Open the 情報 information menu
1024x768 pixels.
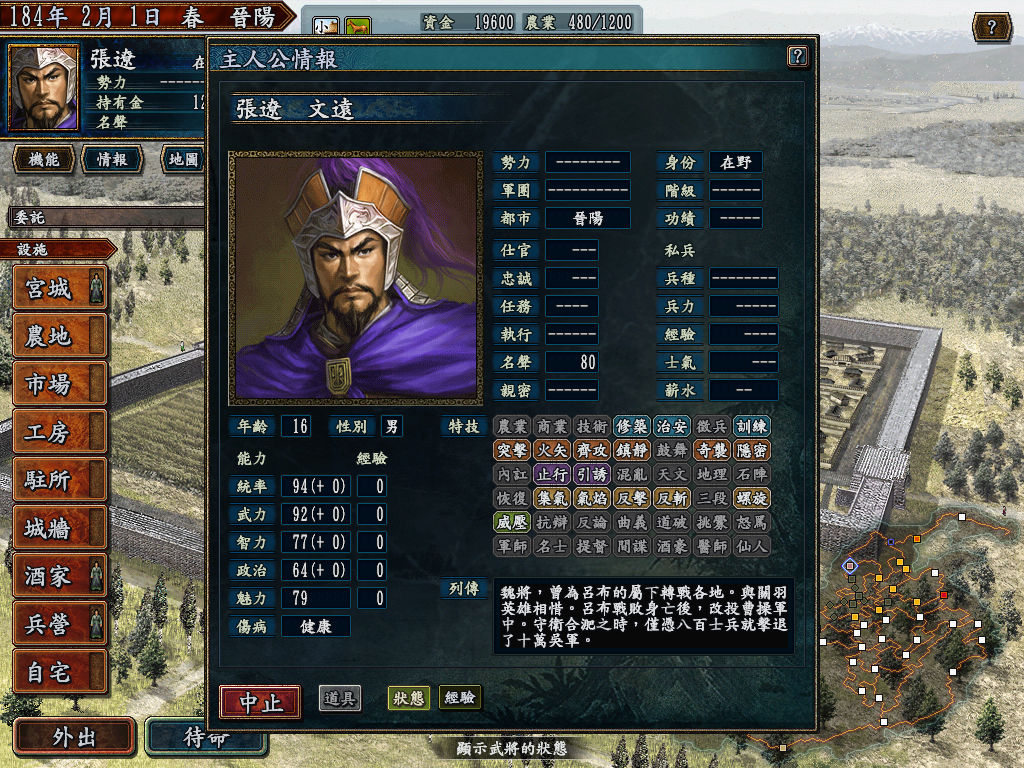[x=111, y=159]
